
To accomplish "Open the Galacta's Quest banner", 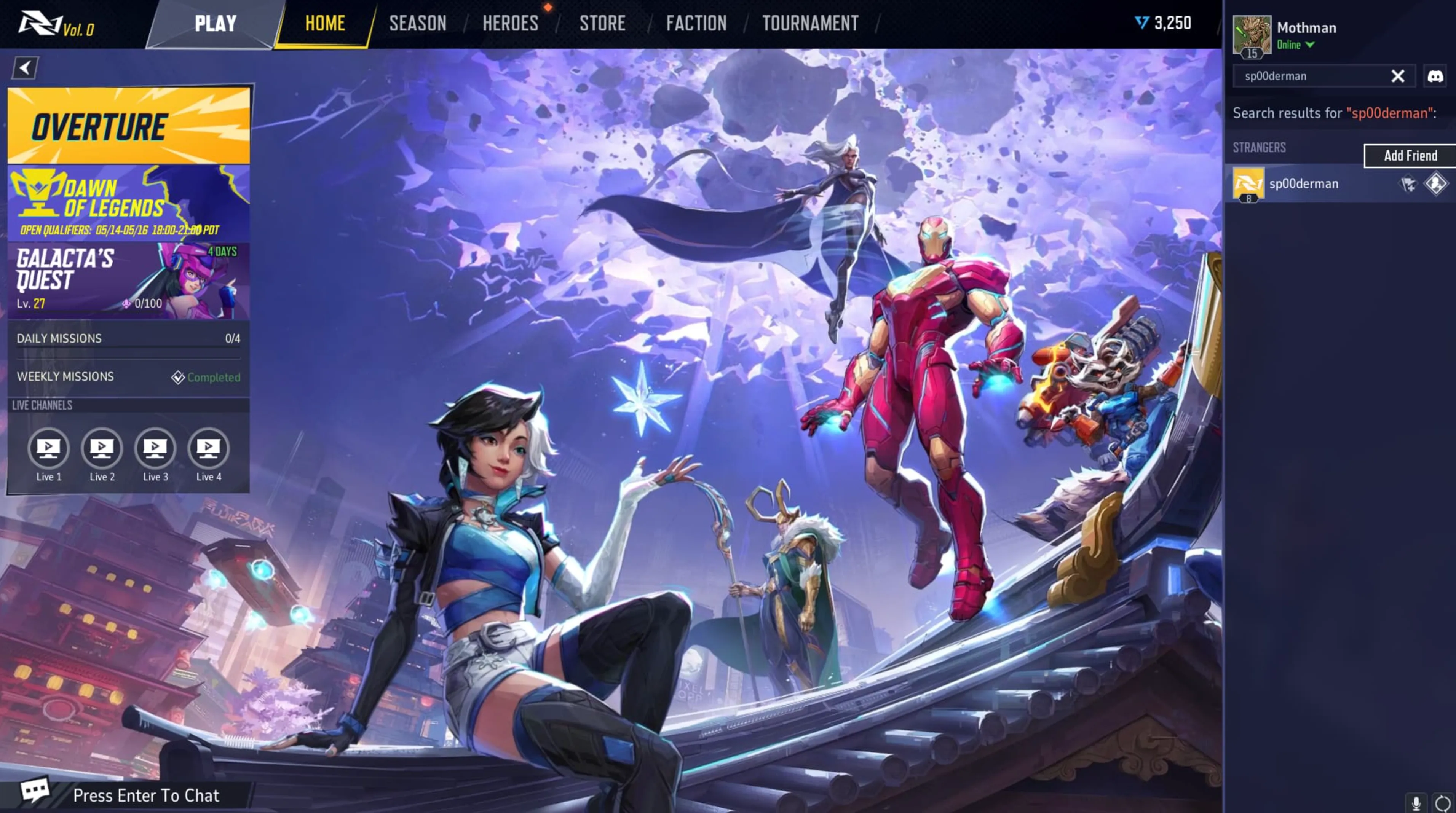I will (x=128, y=280).
